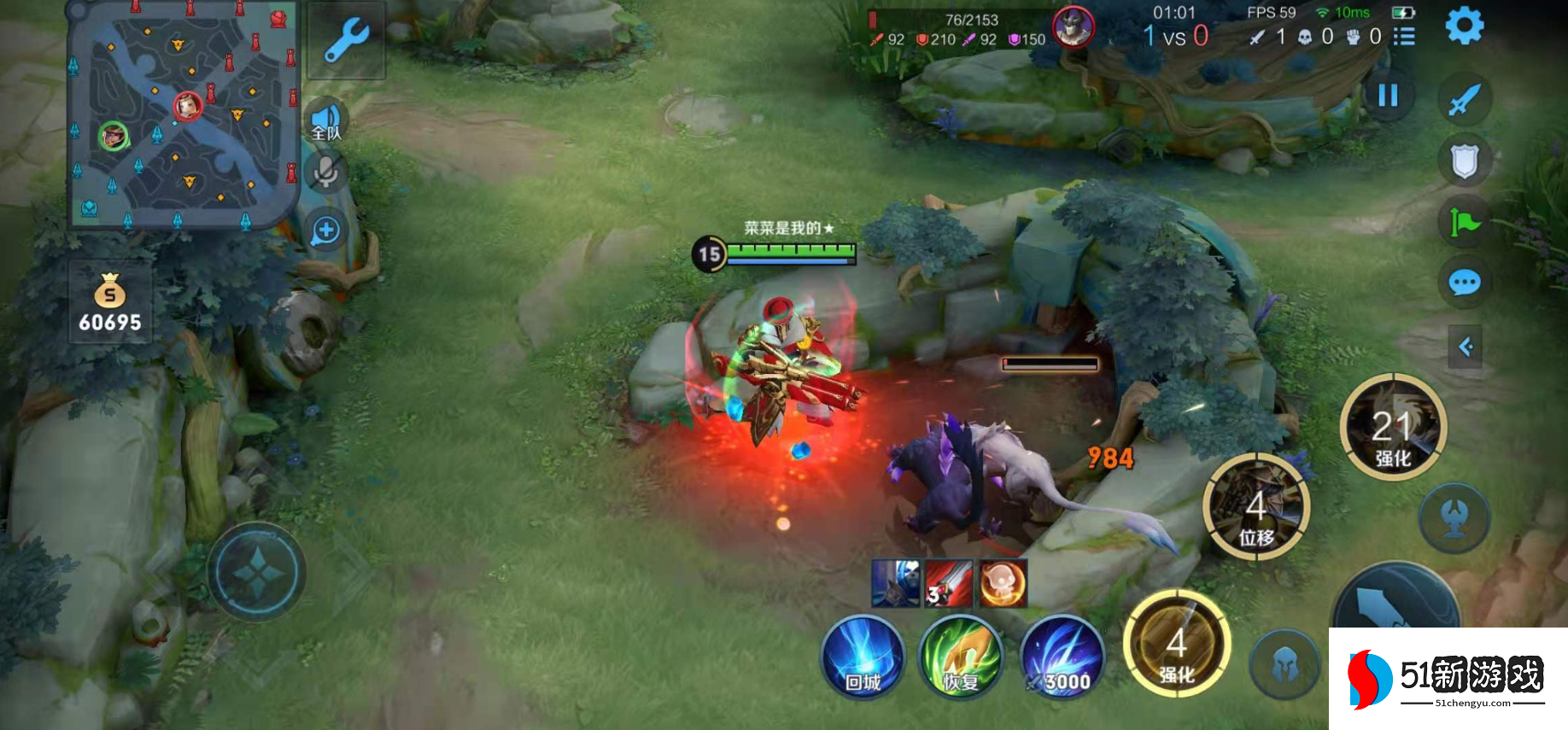Open the gear settings menu
Viewport: 1568px width, 730px height.
pyautogui.click(x=1464, y=26)
